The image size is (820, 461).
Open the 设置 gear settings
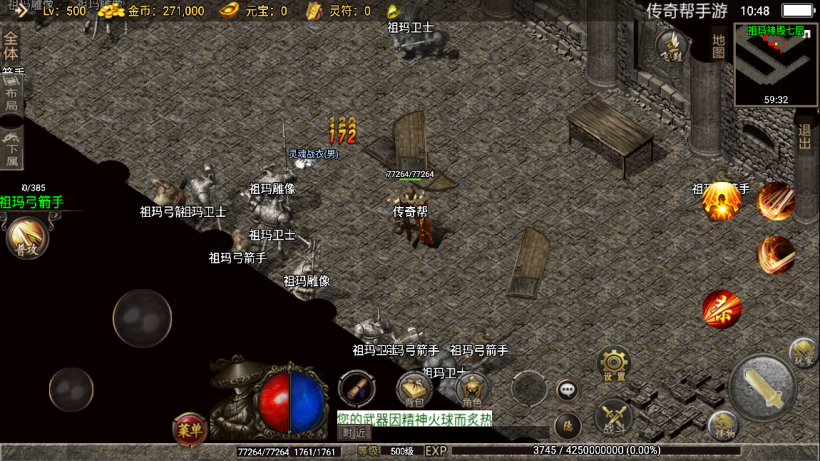point(613,364)
